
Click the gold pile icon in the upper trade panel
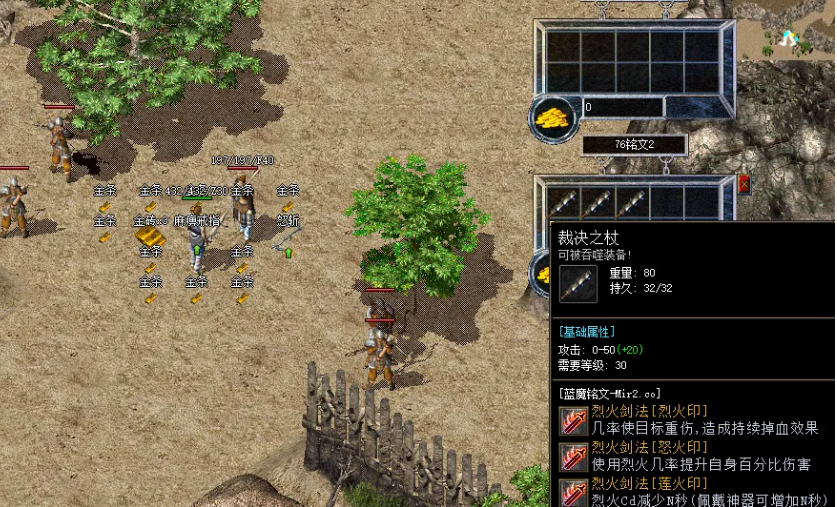[552, 115]
